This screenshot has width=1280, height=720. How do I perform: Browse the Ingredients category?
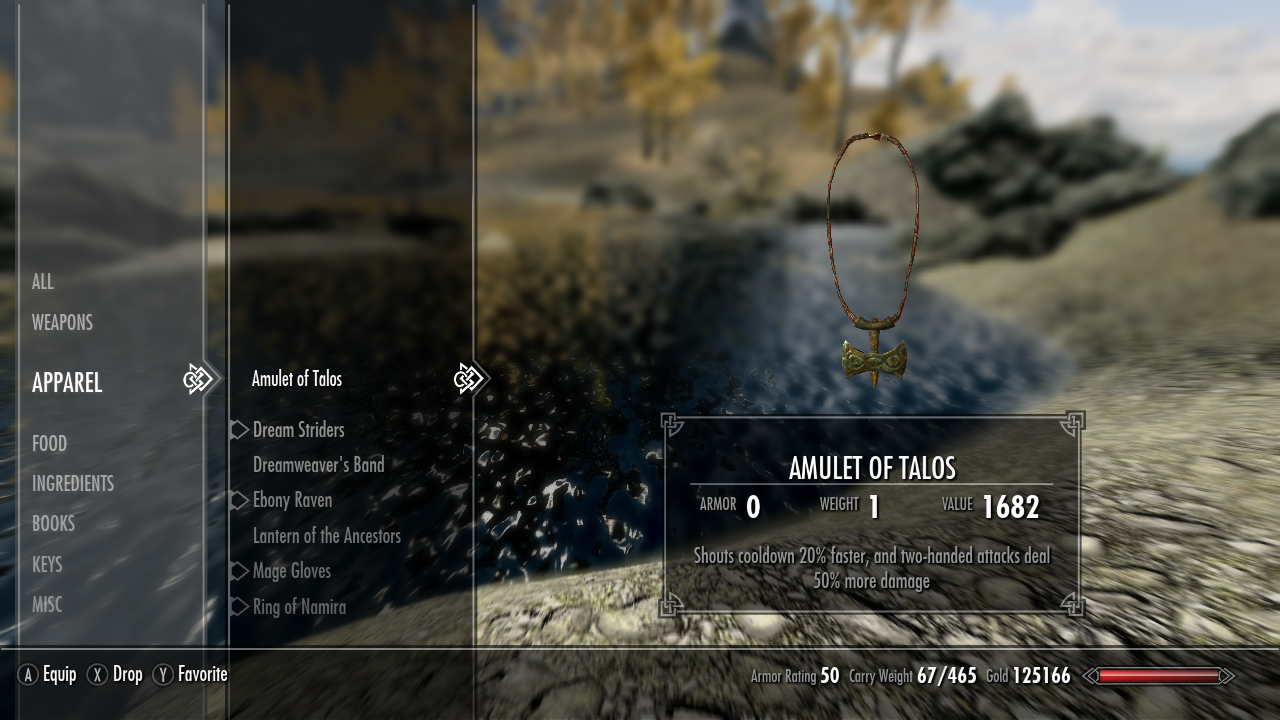tap(73, 483)
